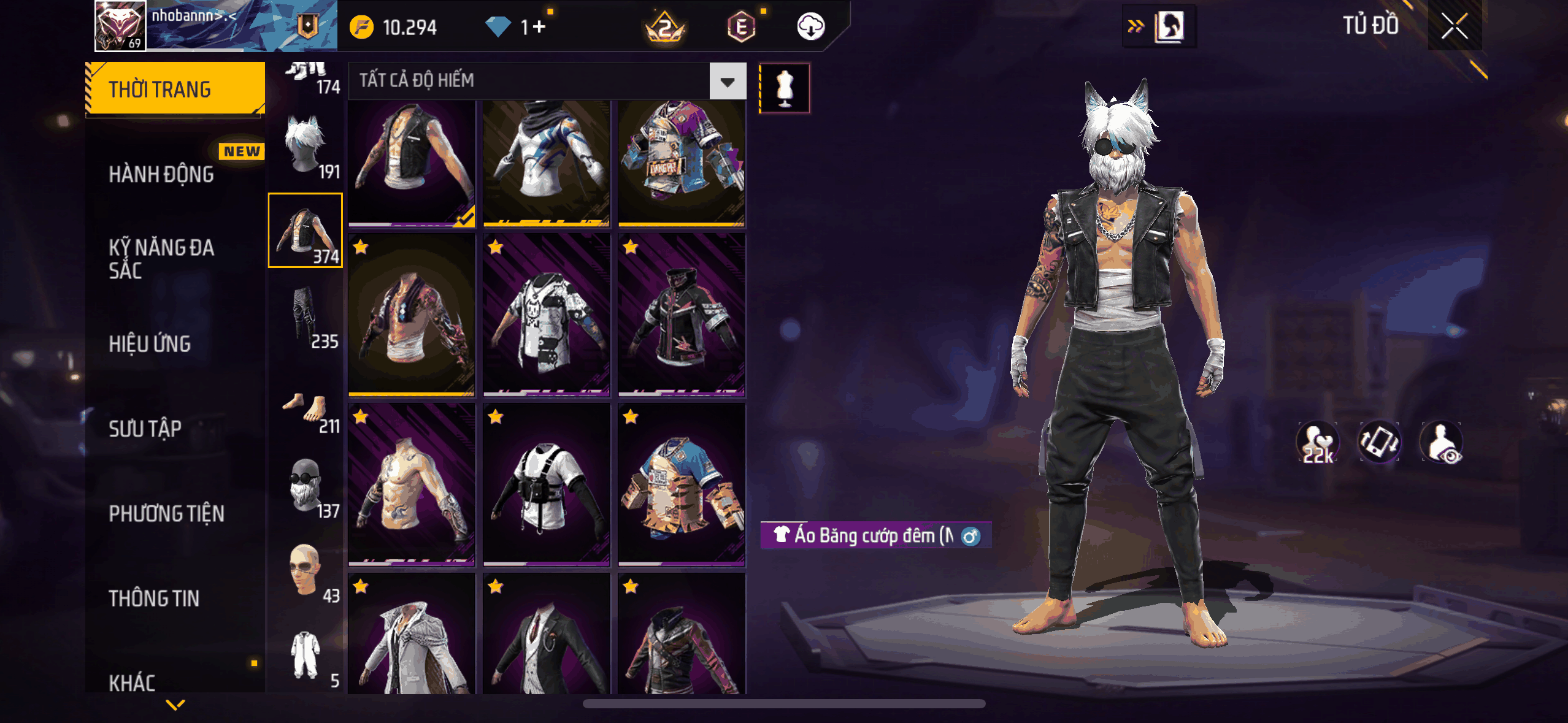Toggle the character view eye icon
The image size is (1568, 723).
pyautogui.click(x=1441, y=442)
